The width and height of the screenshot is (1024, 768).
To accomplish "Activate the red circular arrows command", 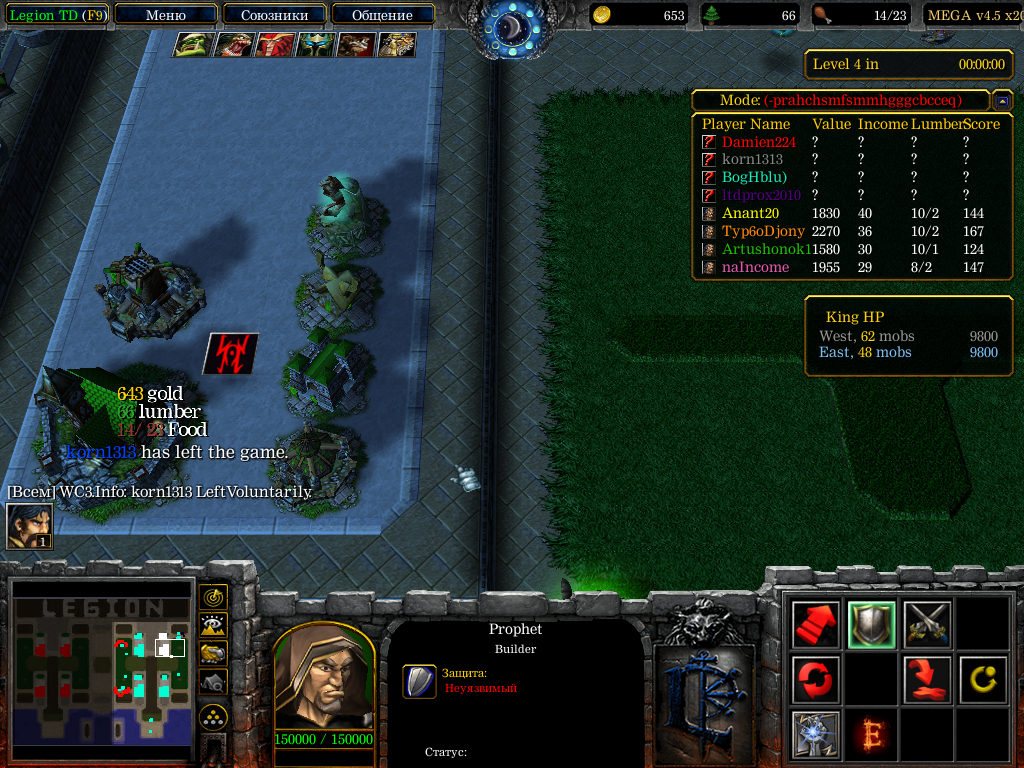I will pos(815,680).
